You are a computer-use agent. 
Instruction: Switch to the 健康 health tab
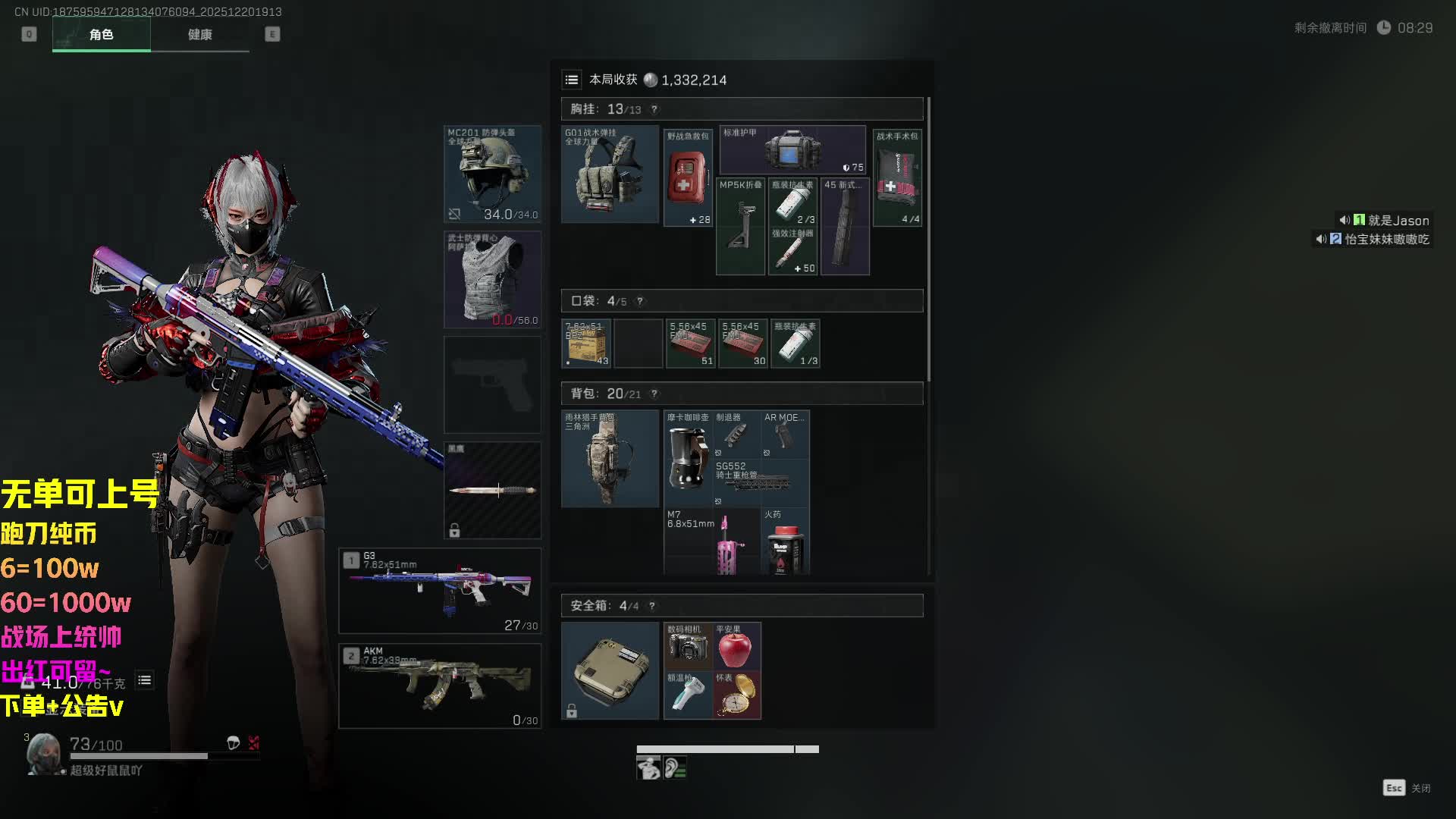click(200, 35)
